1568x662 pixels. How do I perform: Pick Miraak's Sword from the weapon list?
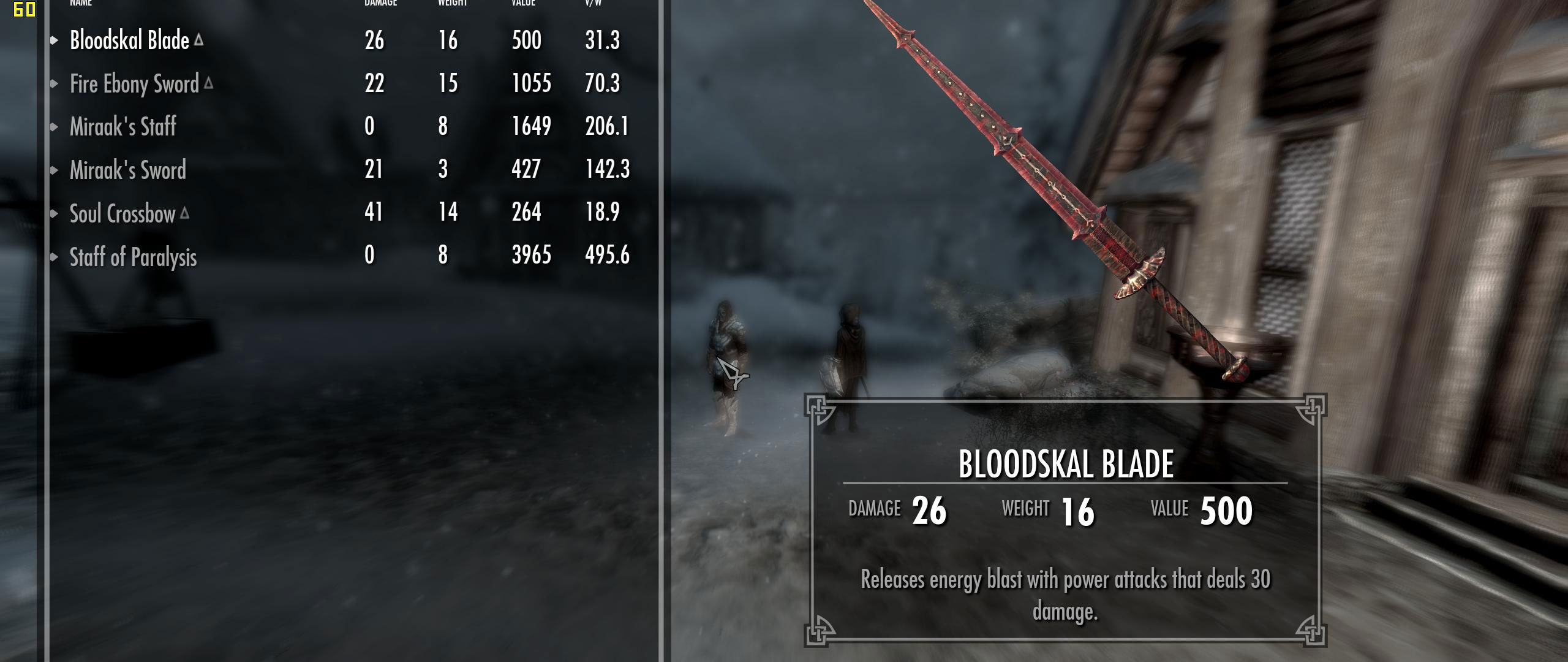tap(127, 170)
